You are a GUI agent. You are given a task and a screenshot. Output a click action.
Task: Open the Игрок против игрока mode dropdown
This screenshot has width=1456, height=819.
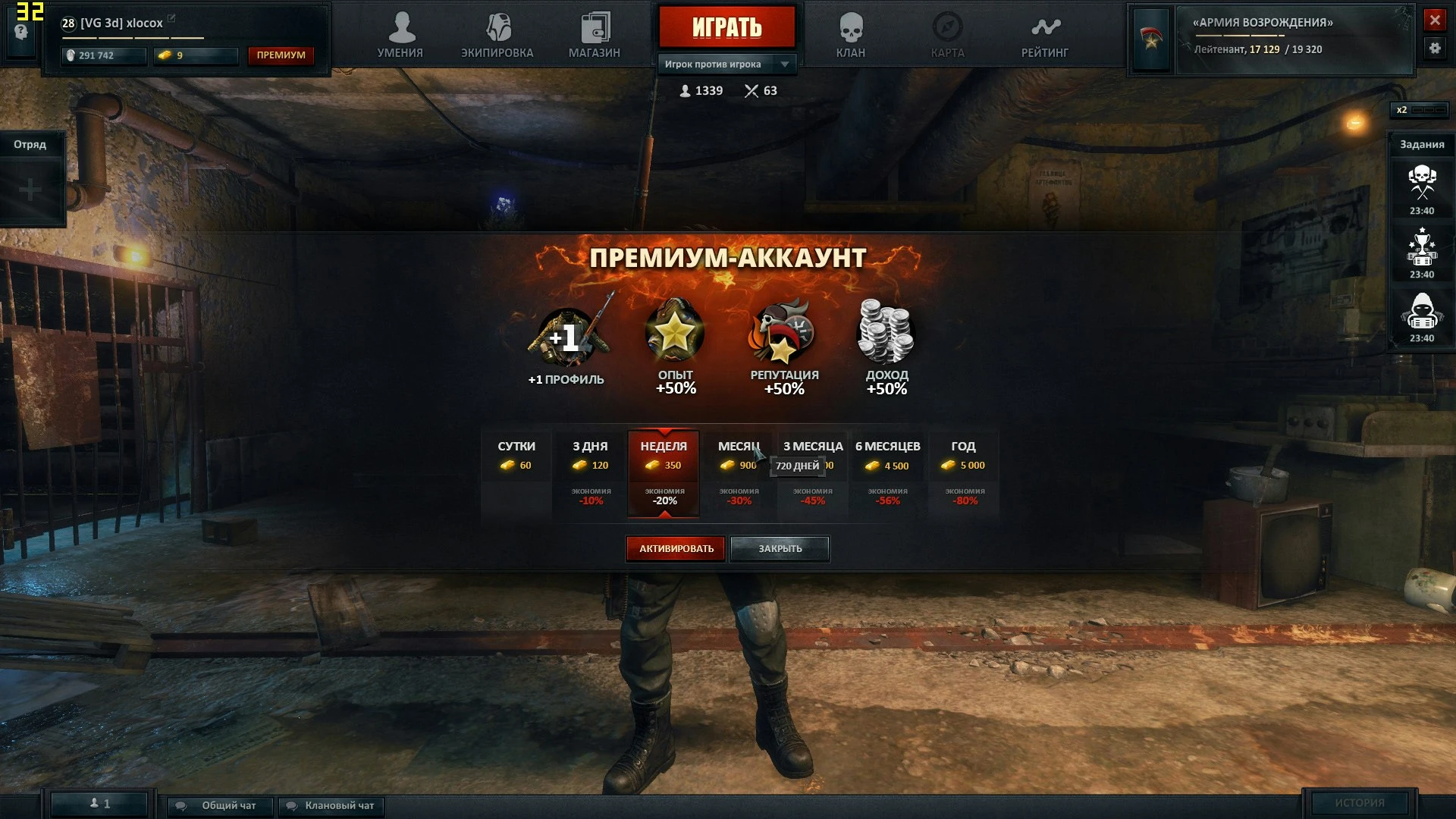(x=726, y=64)
